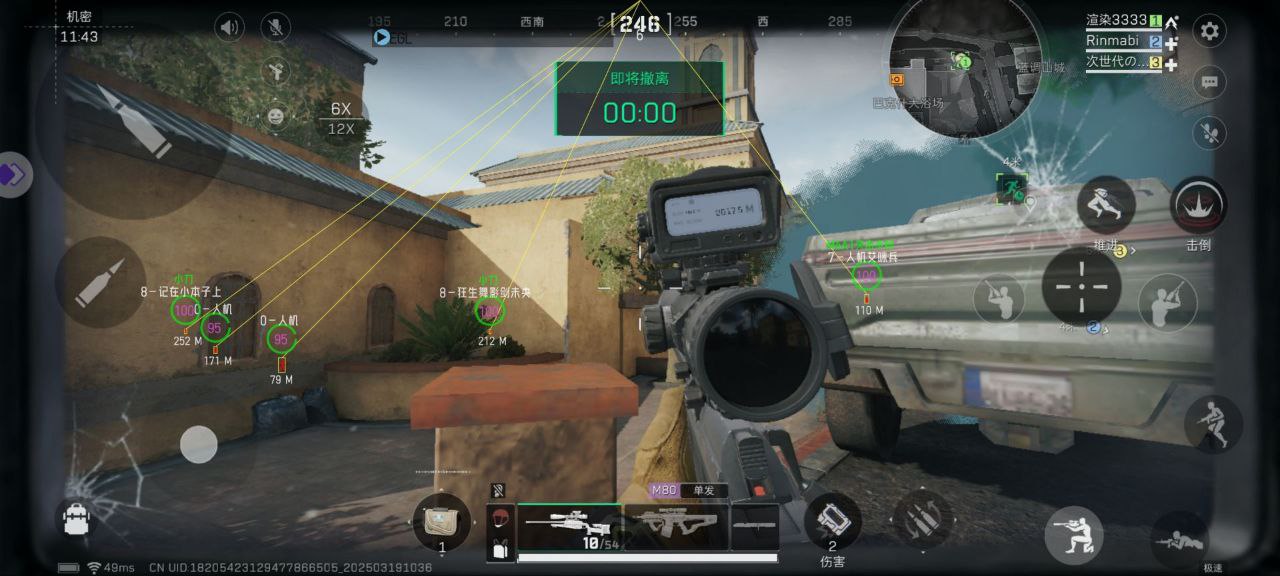Switch scope zoom with the 6X/12X control

point(341,118)
